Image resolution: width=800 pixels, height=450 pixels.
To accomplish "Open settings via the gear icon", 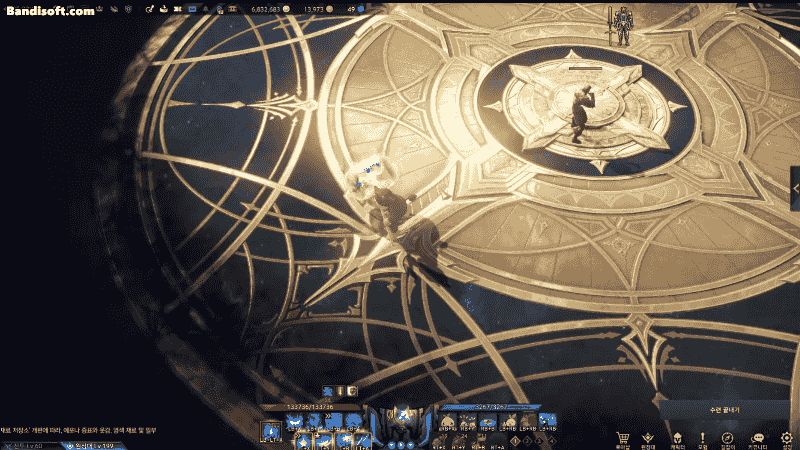I will click(786, 438).
